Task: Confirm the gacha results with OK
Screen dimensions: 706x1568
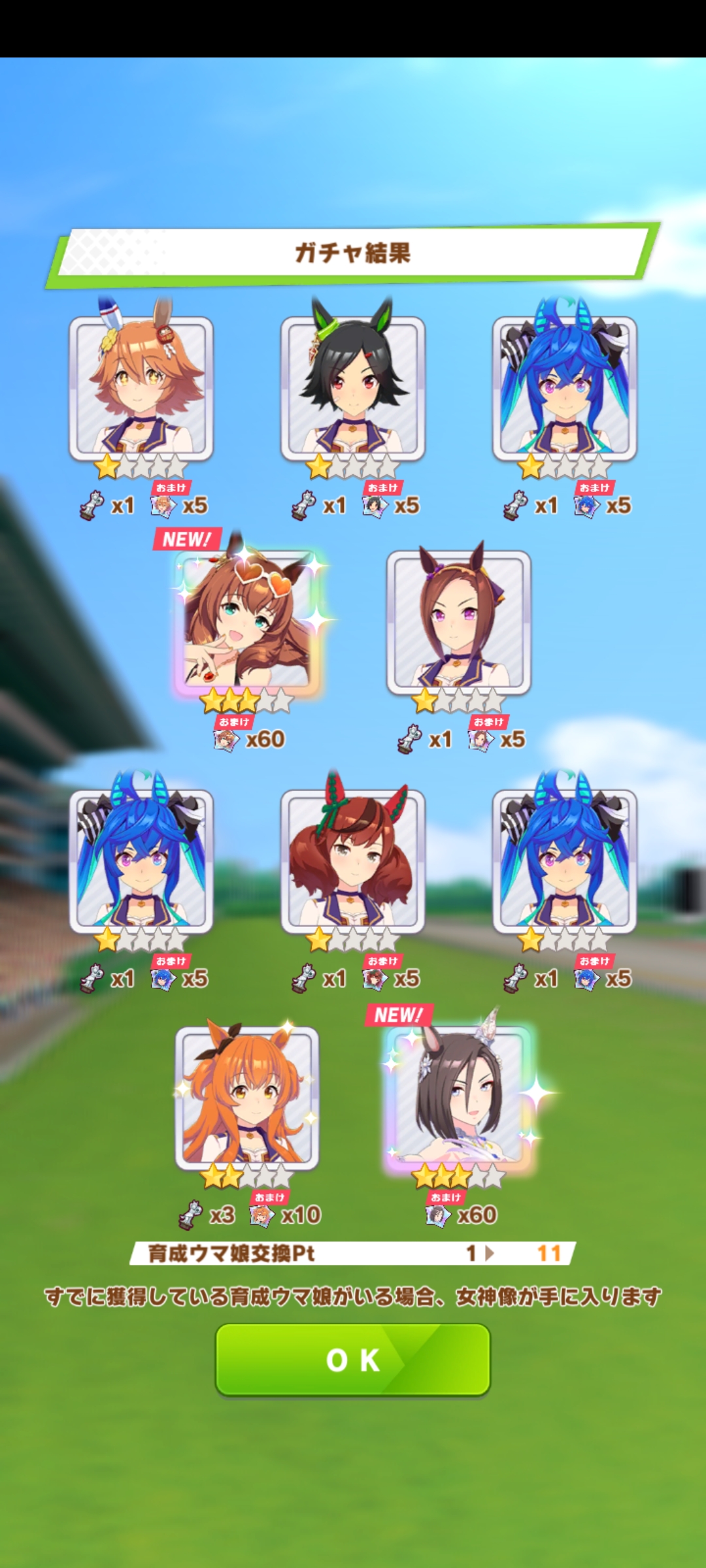Action: pos(353,1359)
